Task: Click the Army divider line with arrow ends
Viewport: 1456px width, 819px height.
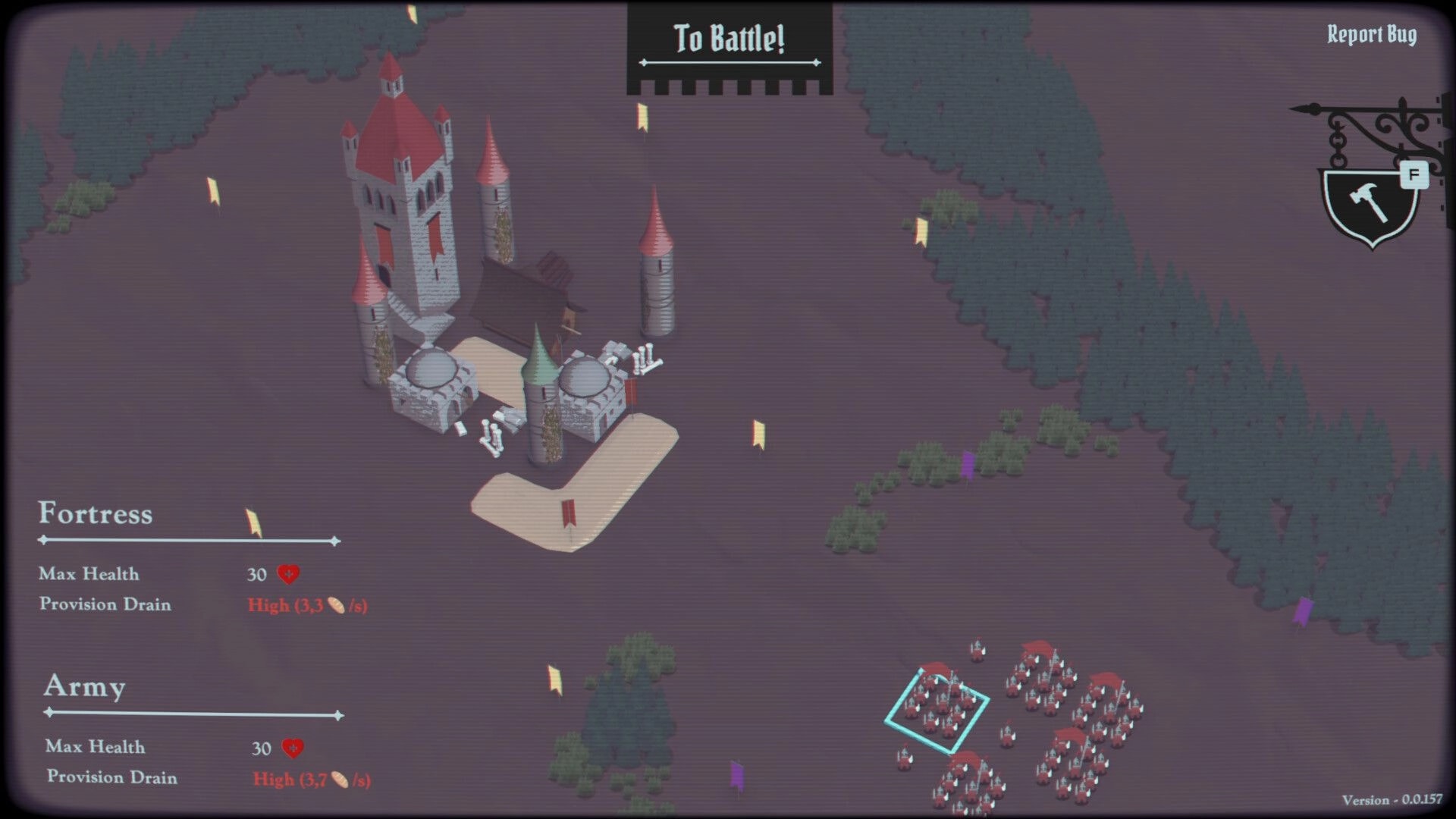Action: click(x=190, y=713)
